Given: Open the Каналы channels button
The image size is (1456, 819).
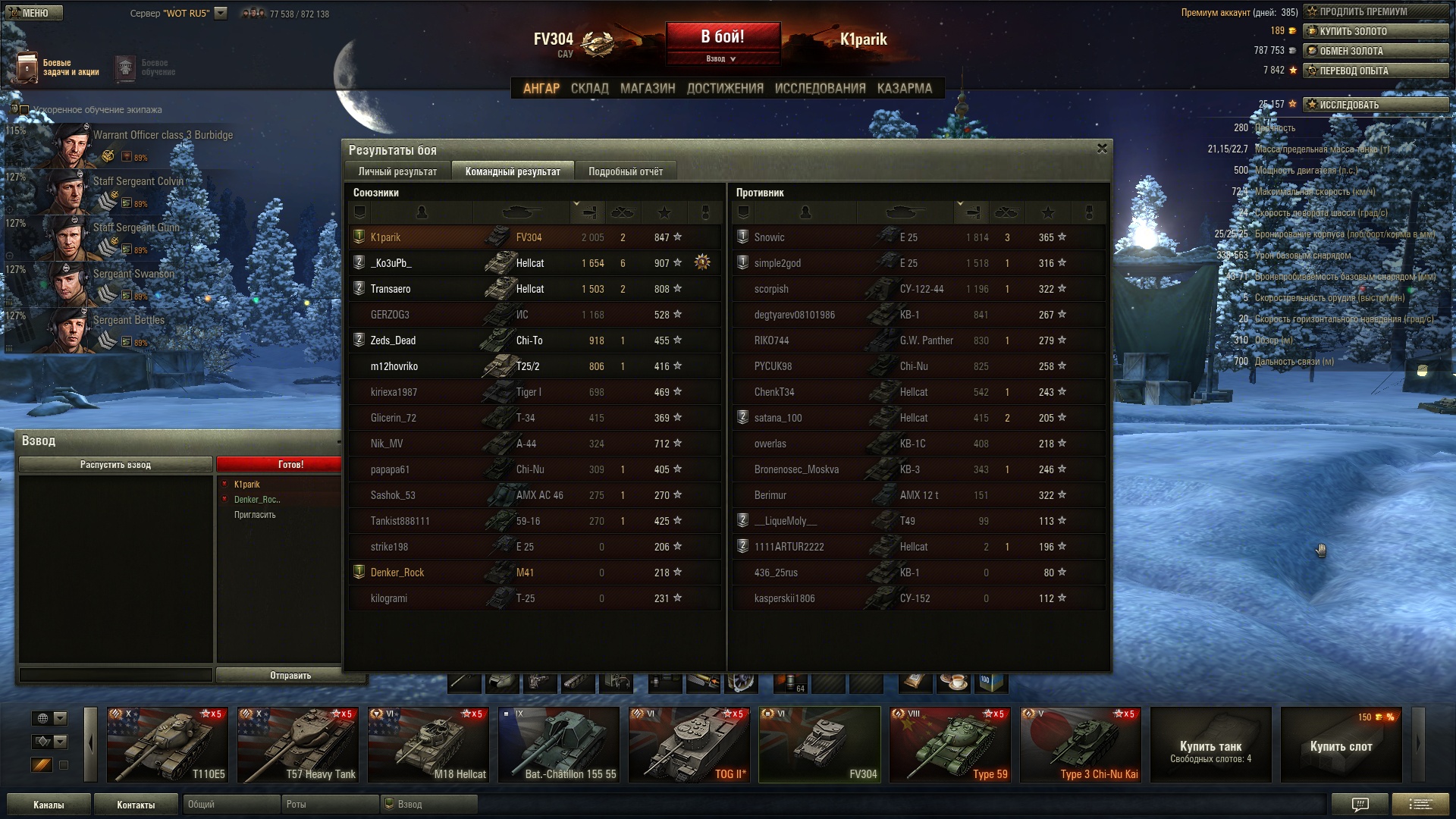Looking at the screenshot, I should coord(49,805).
